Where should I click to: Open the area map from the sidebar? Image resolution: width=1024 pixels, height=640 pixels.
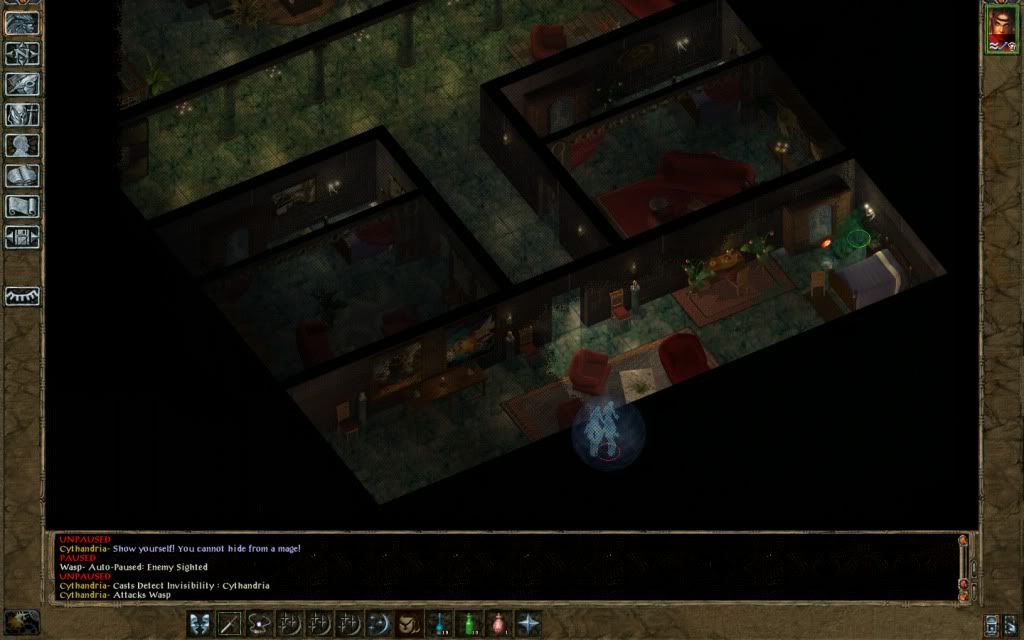point(22,54)
